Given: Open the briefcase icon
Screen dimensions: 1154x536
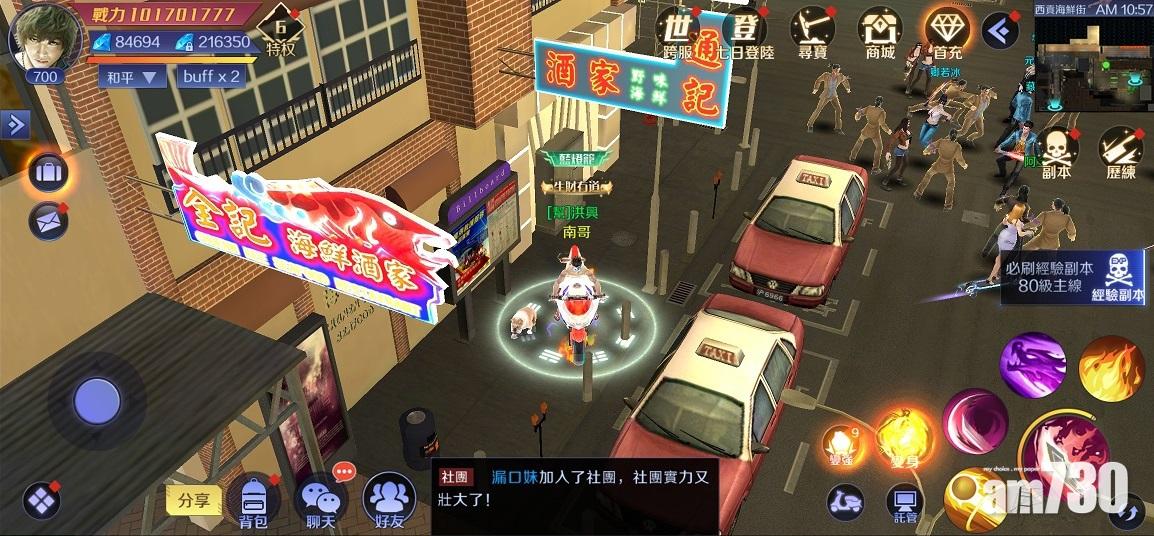Looking at the screenshot, I should click(47, 173).
